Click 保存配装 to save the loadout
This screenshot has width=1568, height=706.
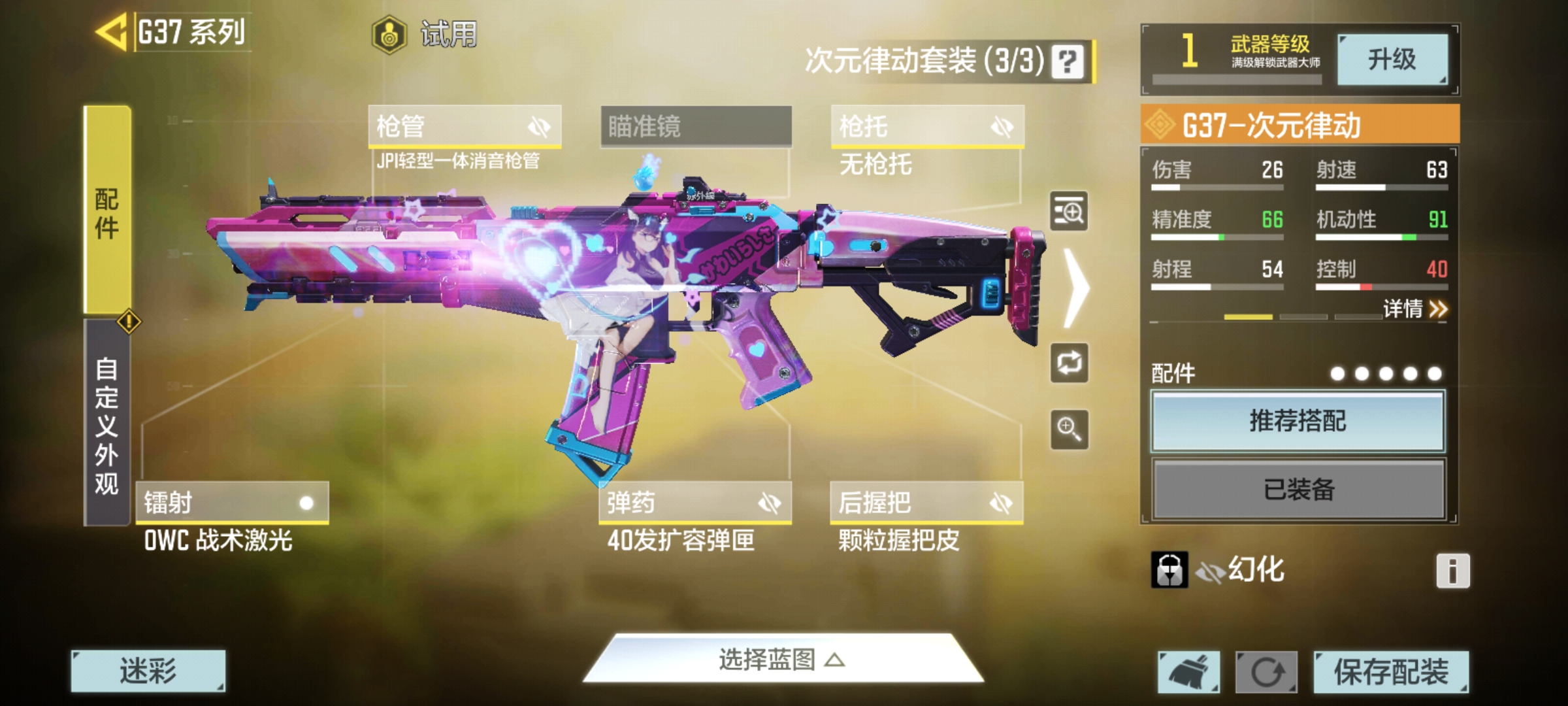1392,671
